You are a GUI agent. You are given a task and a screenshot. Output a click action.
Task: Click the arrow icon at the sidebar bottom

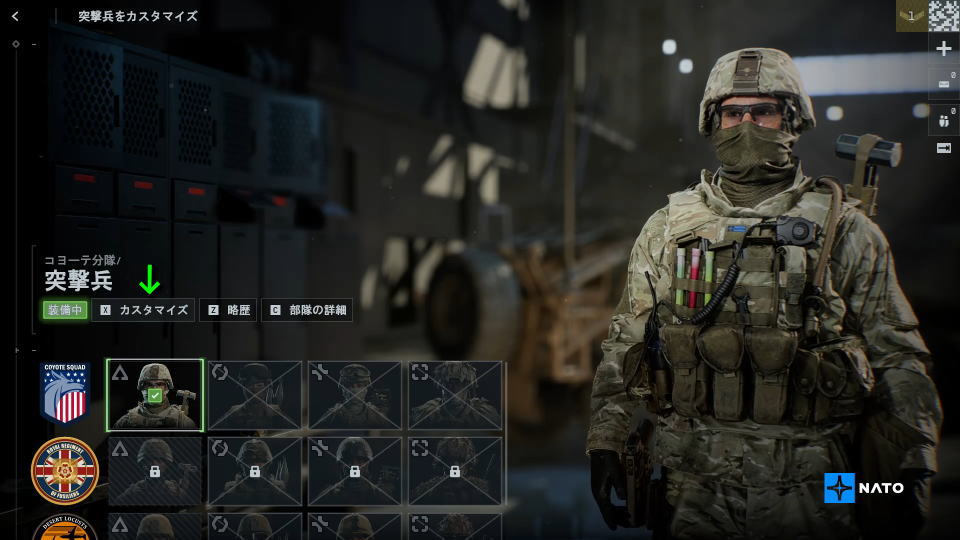tap(944, 148)
